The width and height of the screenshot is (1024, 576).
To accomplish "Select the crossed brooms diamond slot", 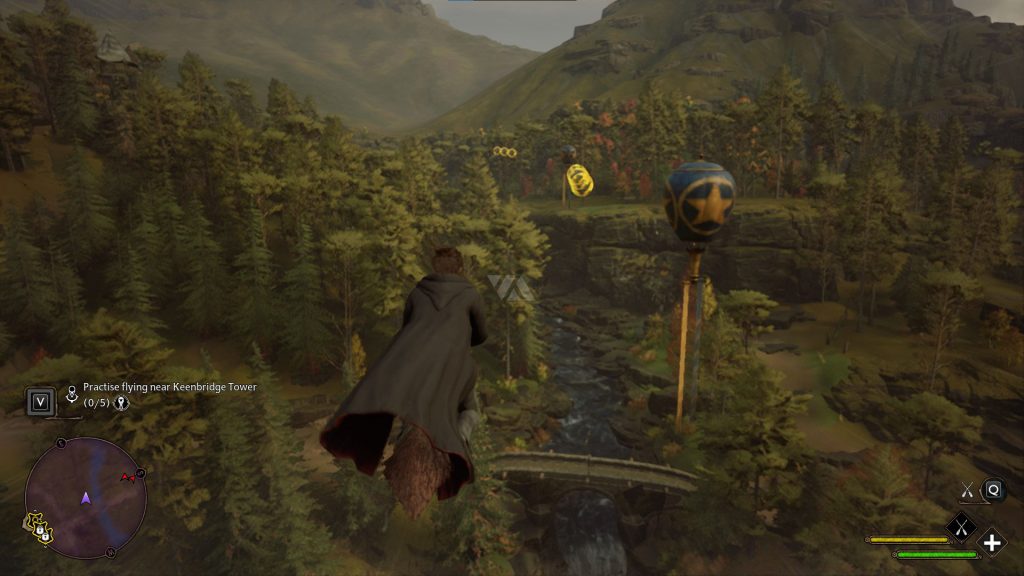I will tap(961, 524).
